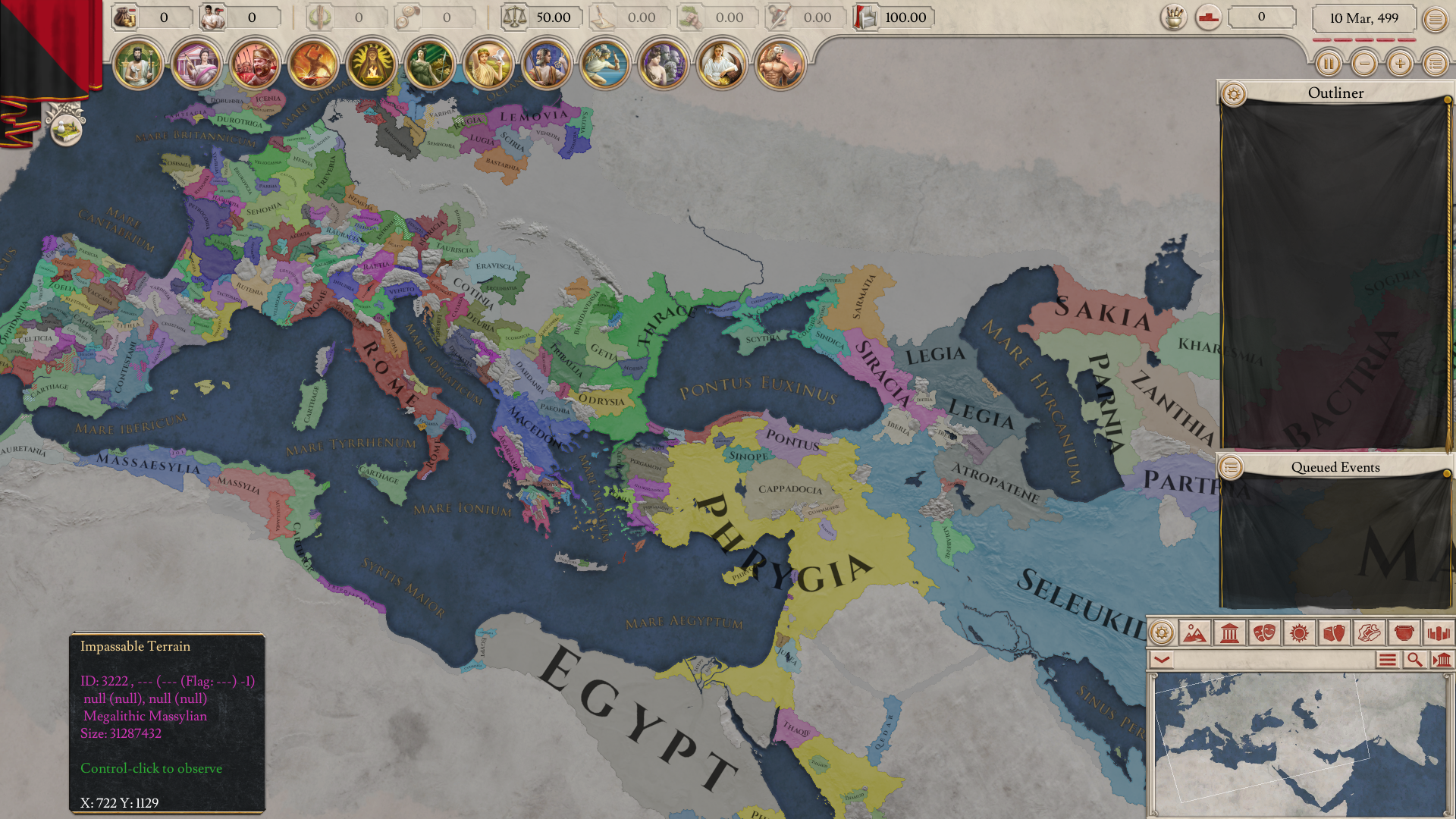Open the province search magnifier
This screenshot has height=819, width=1456.
(1415, 661)
